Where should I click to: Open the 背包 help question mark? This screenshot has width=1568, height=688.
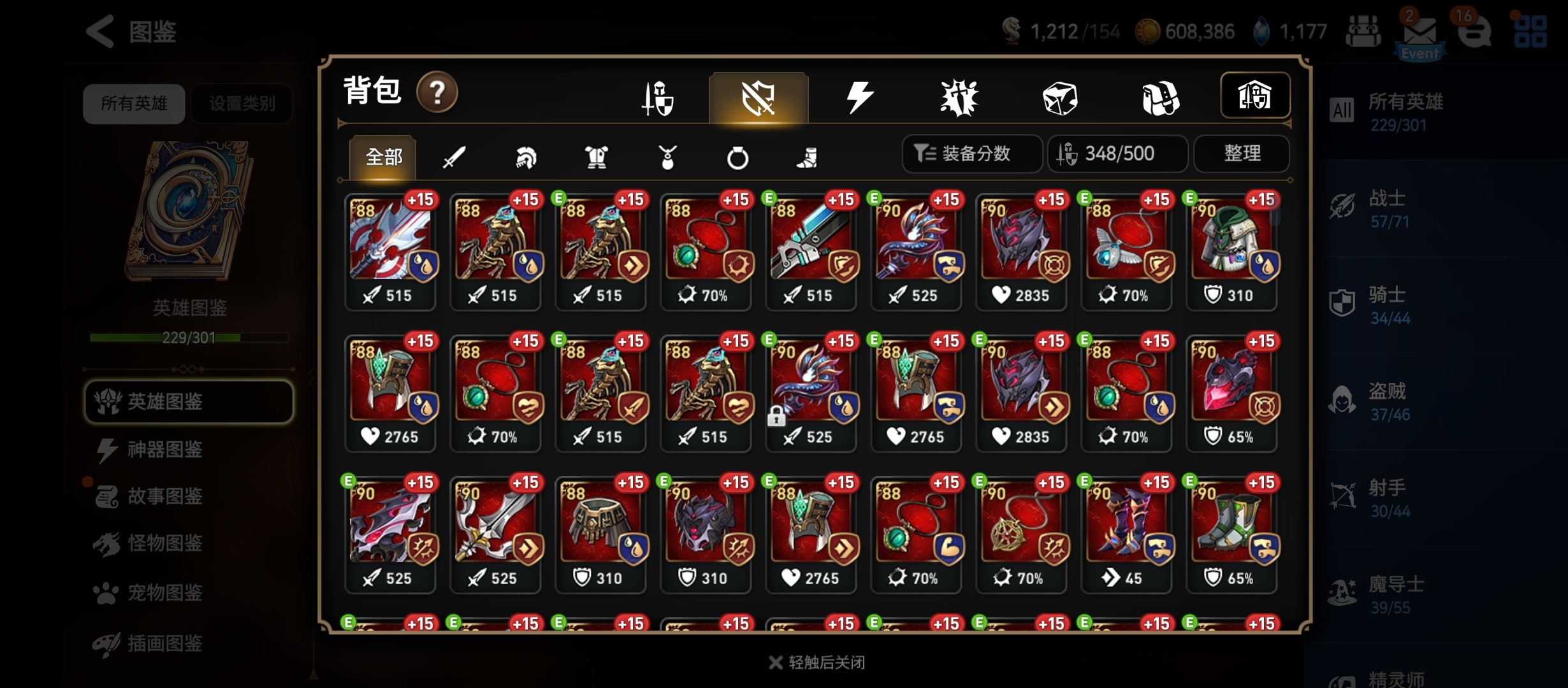point(437,93)
